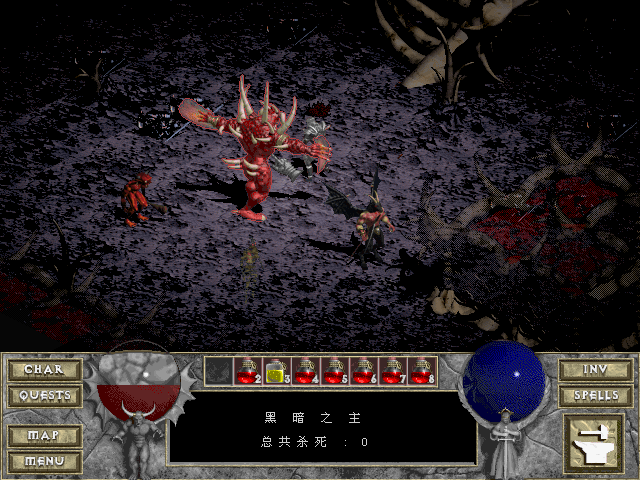Show the MAP overlay

pos(44,436)
